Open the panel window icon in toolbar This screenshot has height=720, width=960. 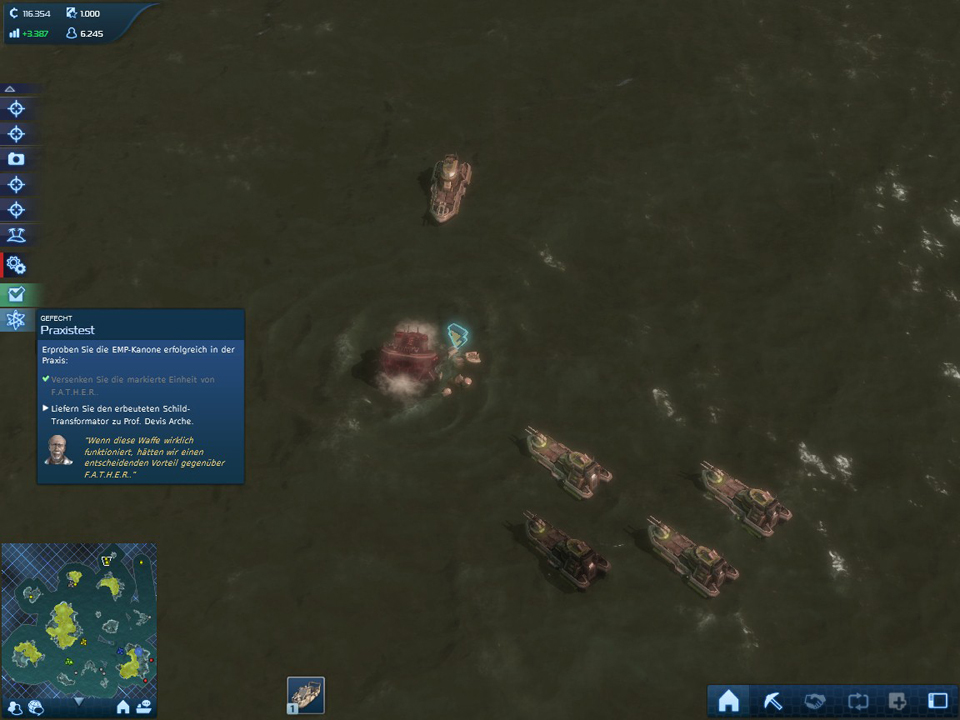coord(937,701)
